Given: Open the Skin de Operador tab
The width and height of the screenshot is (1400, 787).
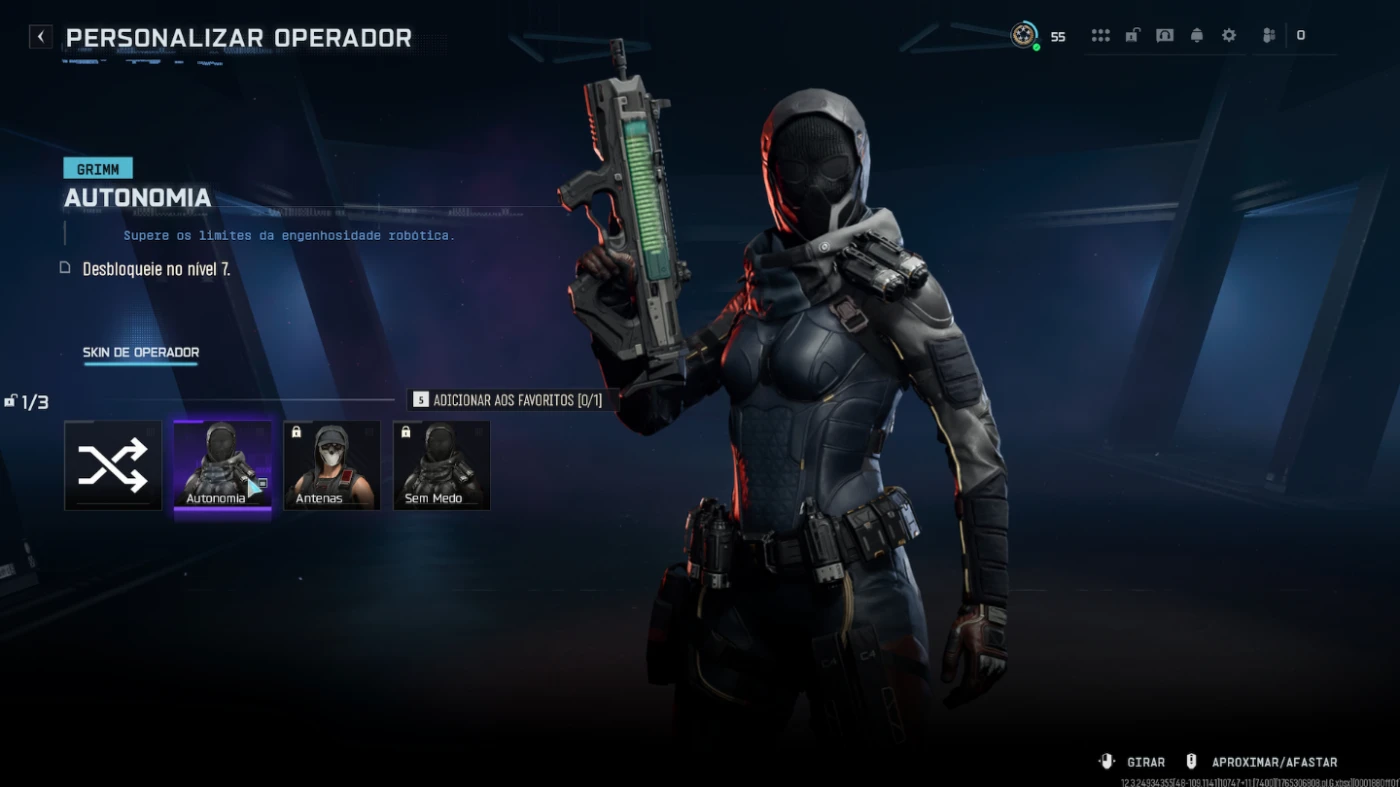Looking at the screenshot, I should tap(141, 352).
